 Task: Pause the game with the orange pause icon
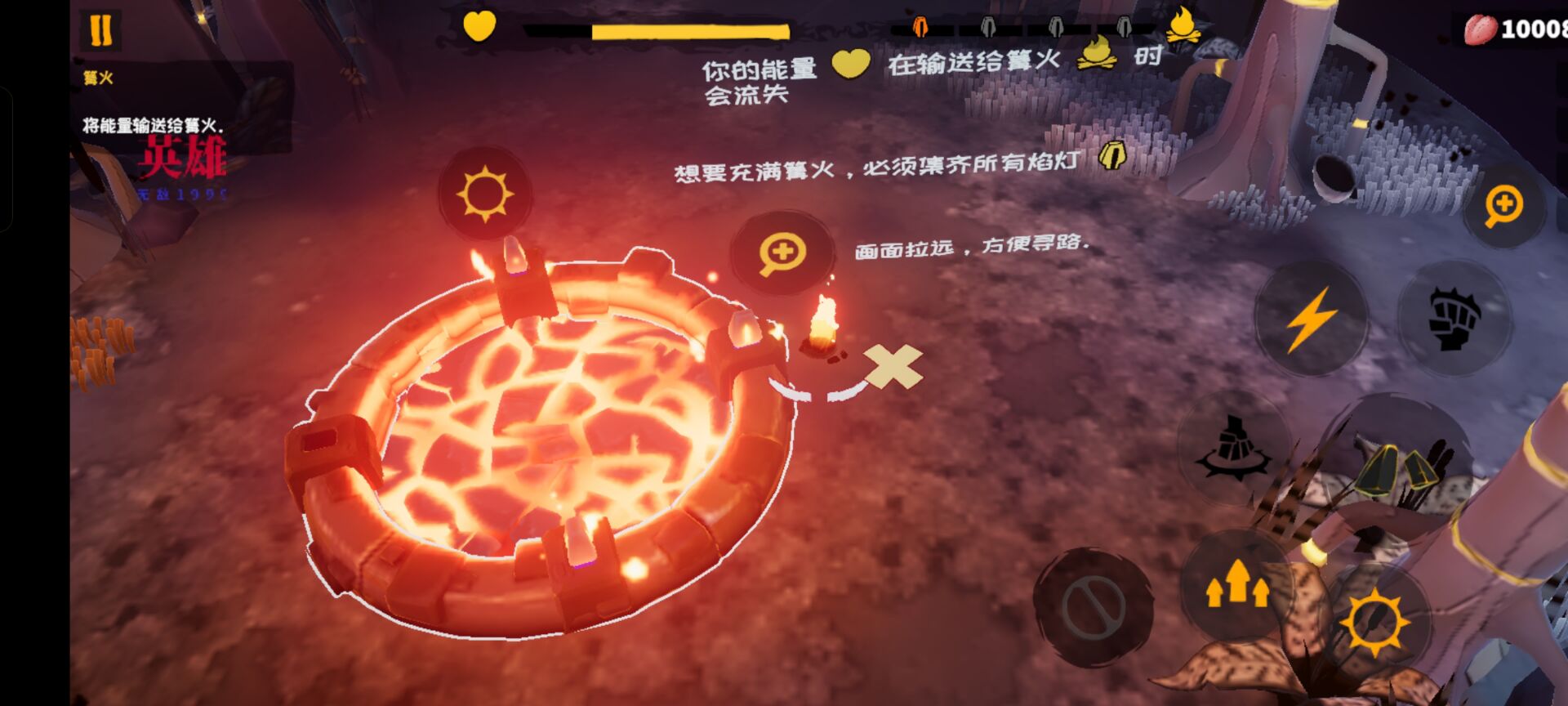tap(101, 30)
